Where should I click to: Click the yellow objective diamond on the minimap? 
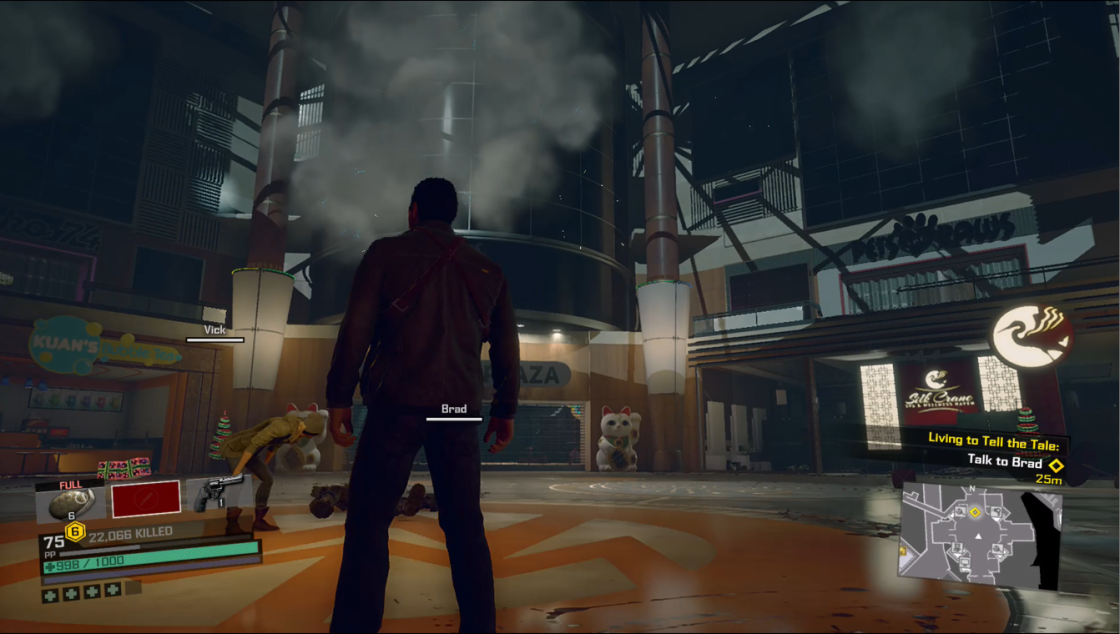tap(975, 512)
